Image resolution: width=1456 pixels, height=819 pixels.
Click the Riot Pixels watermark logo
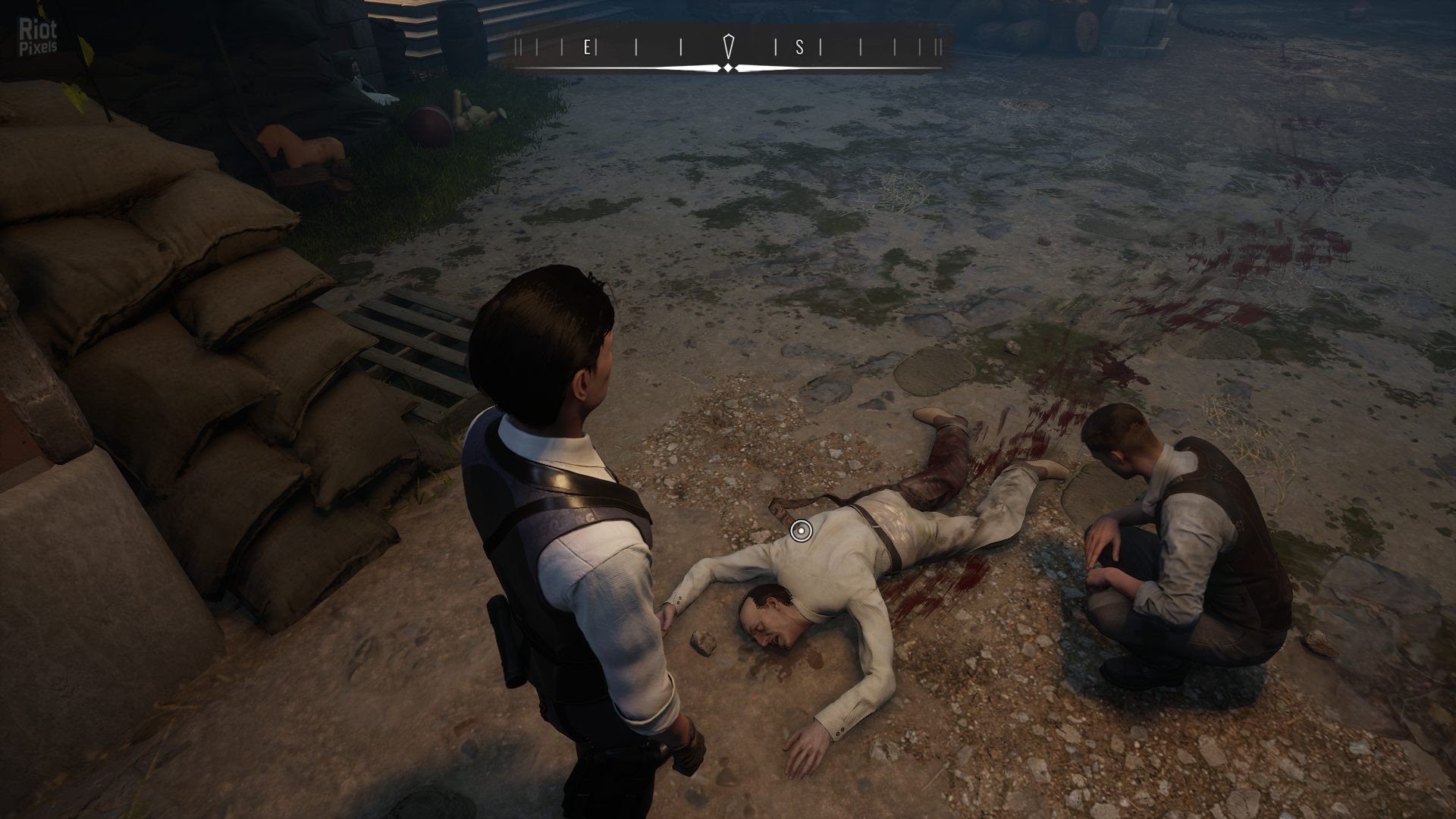click(37, 38)
